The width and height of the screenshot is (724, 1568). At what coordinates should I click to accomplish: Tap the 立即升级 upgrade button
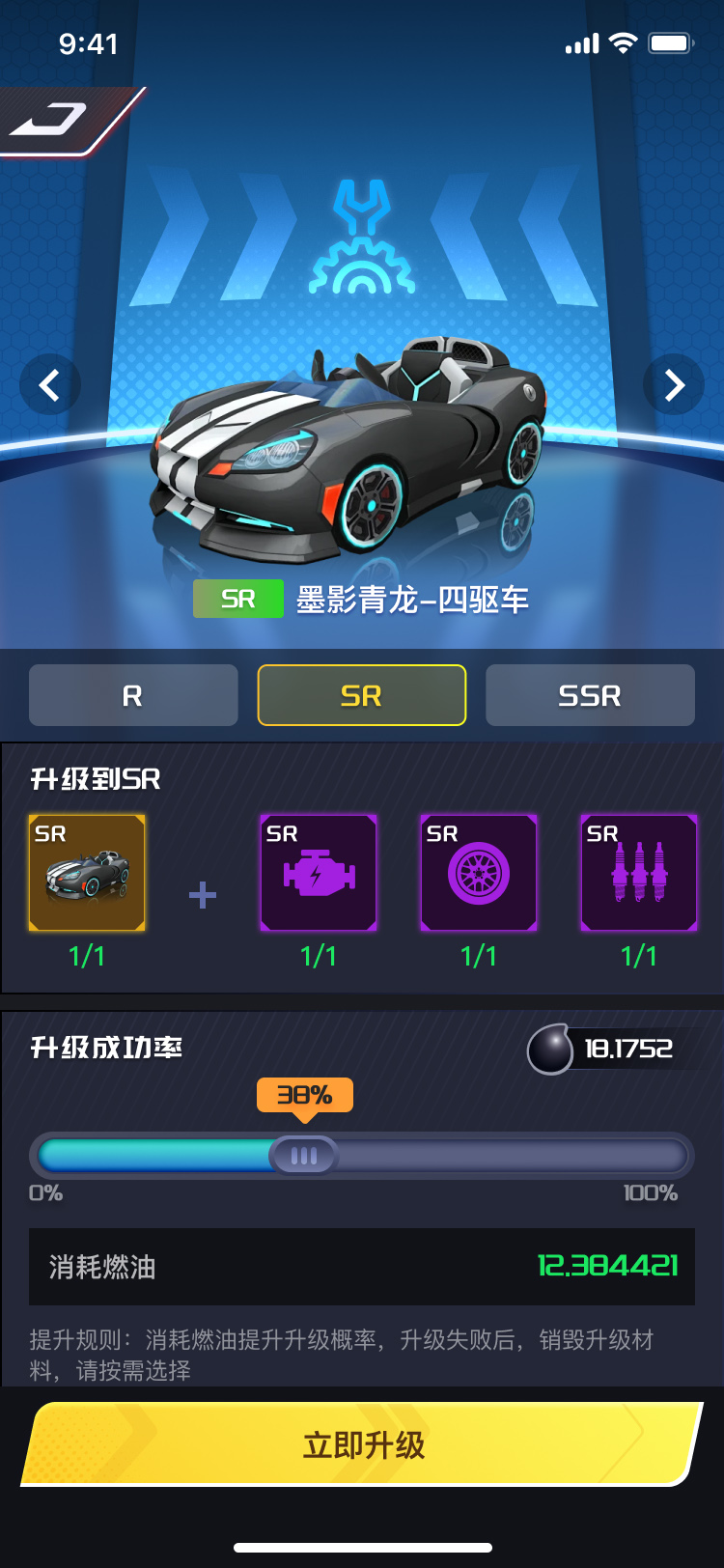362,1444
